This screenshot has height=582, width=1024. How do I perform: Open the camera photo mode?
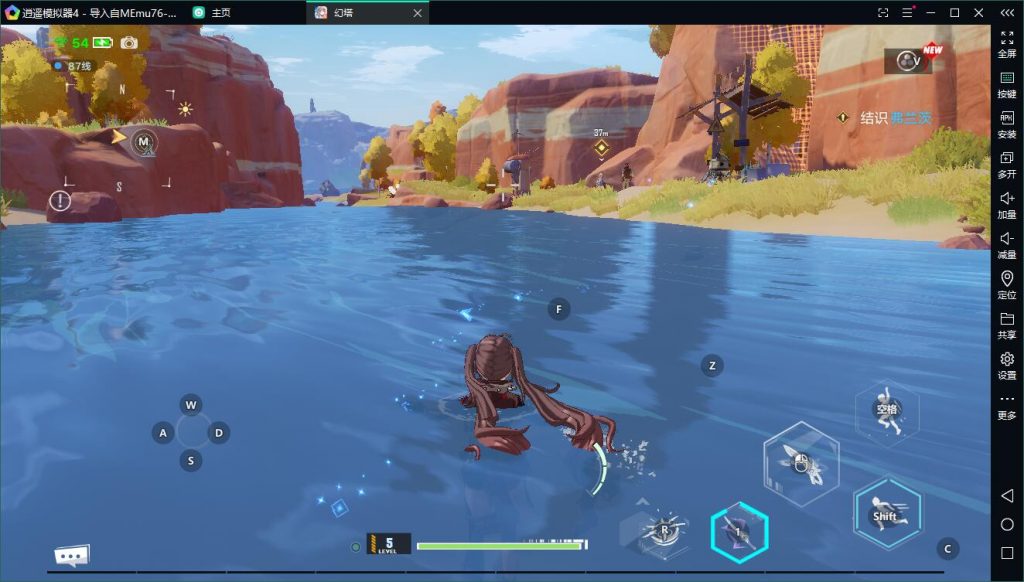(129, 43)
